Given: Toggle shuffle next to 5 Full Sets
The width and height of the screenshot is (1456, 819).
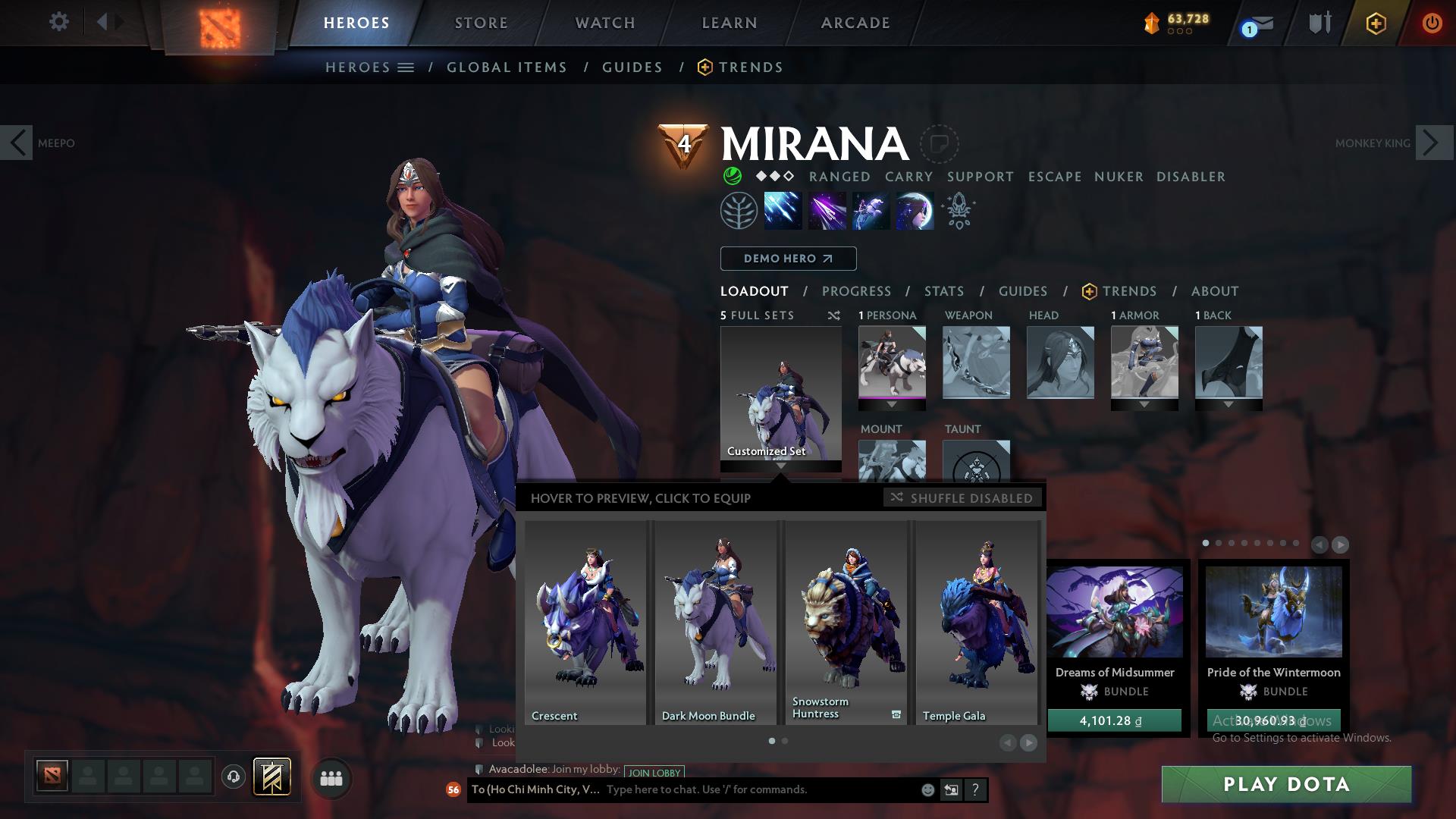Looking at the screenshot, I should click(833, 315).
